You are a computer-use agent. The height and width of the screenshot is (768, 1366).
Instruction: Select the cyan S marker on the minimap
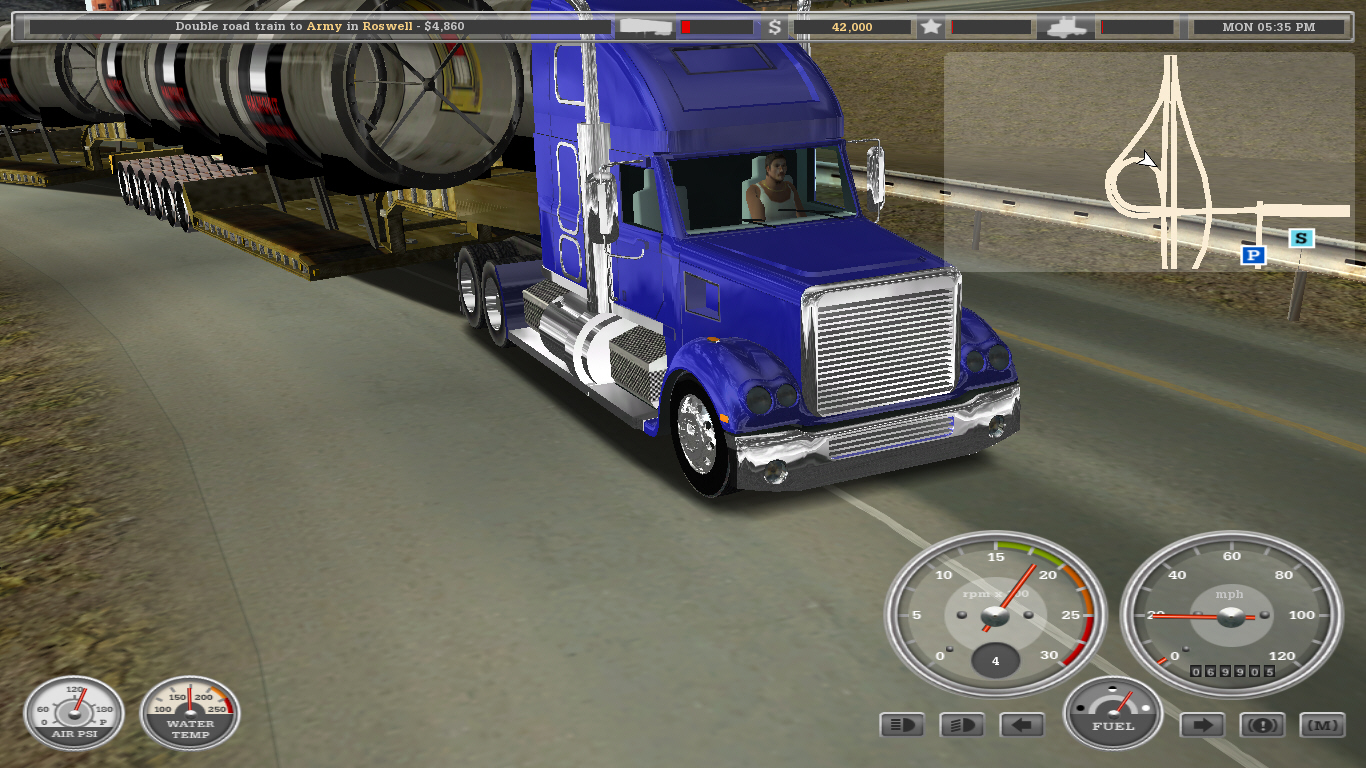point(1300,238)
